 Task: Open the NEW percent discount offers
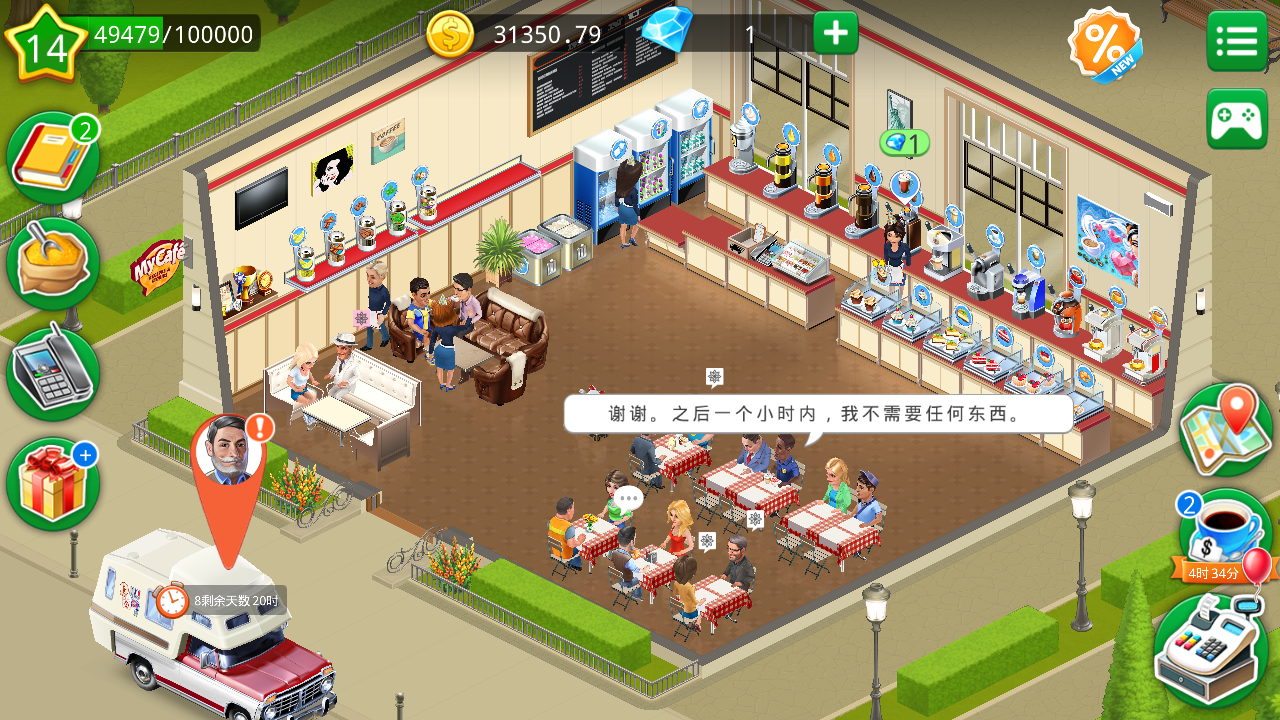[x=1103, y=42]
